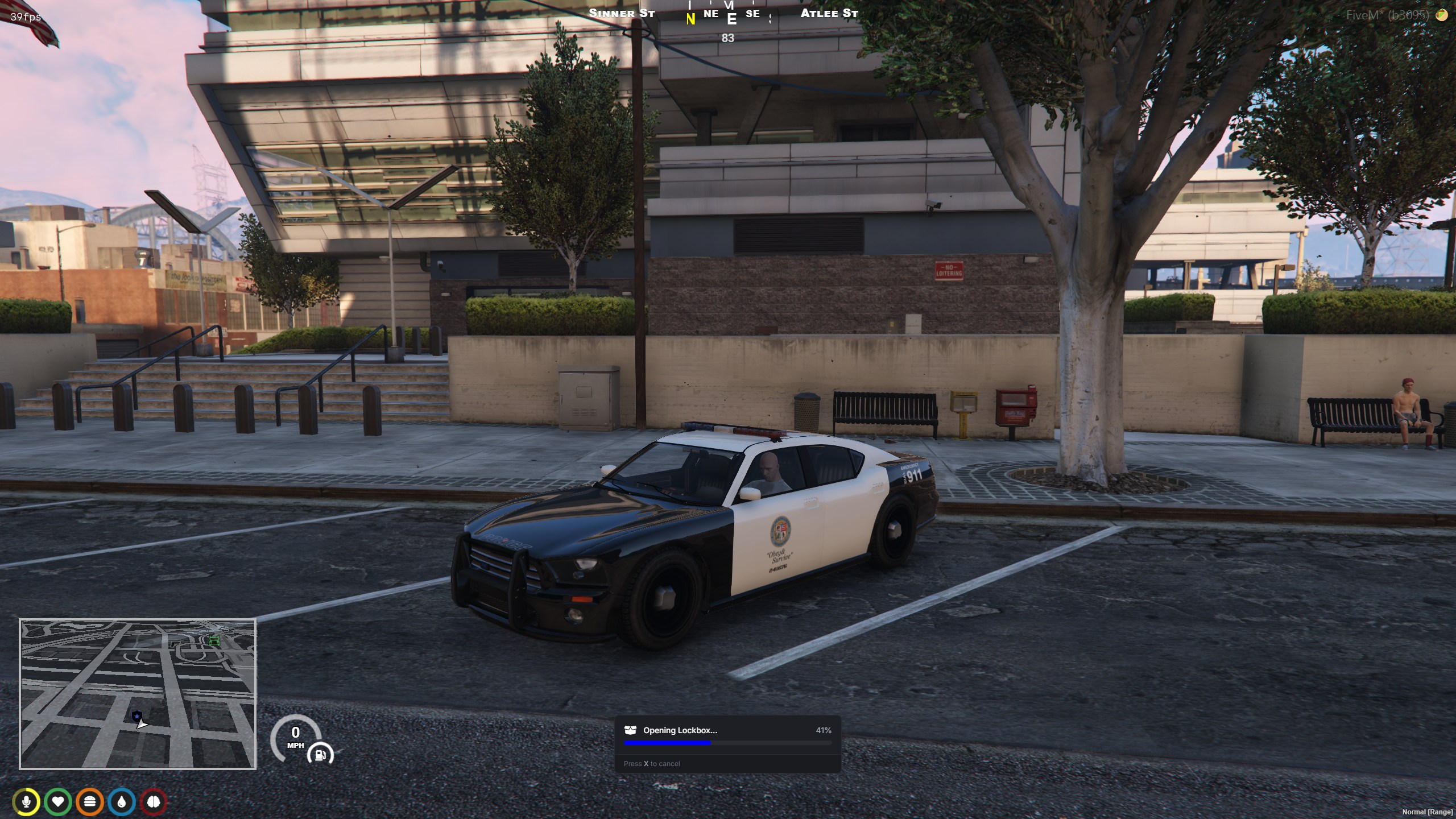This screenshot has width=1456, height=819.
Task: Click the blue water drop thirst icon
Action: 122,802
